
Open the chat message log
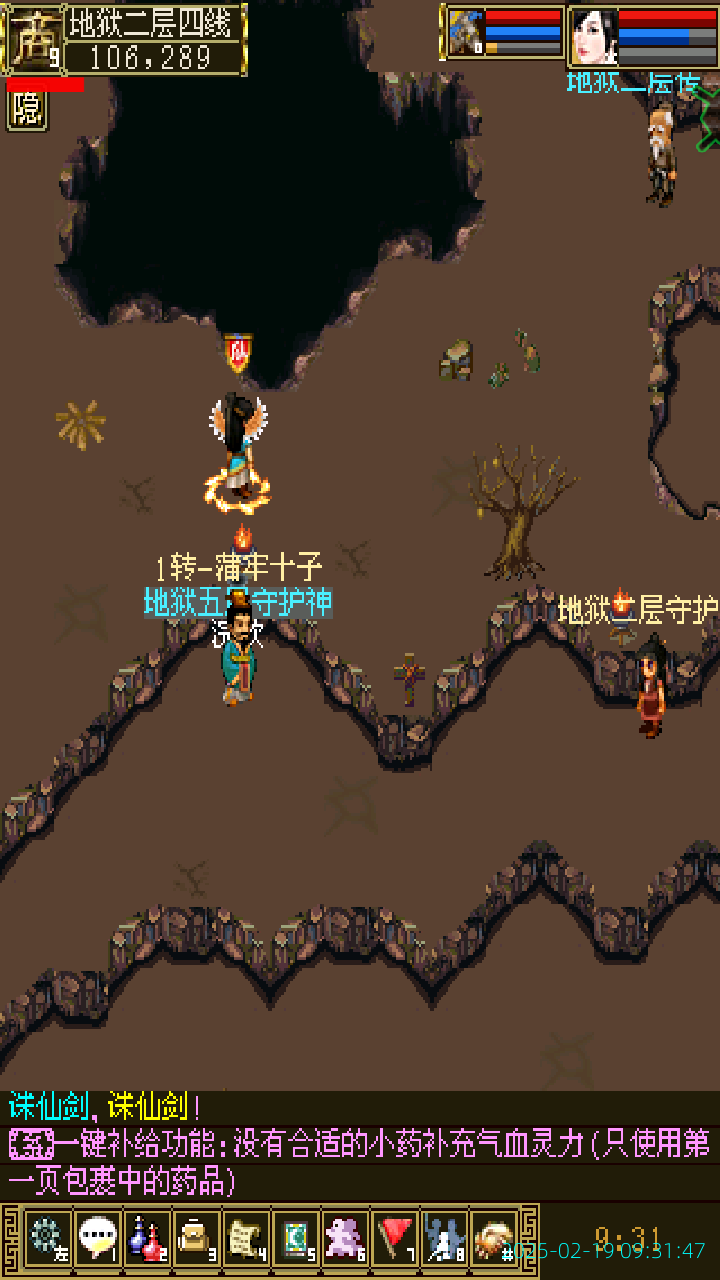pos(360,1145)
